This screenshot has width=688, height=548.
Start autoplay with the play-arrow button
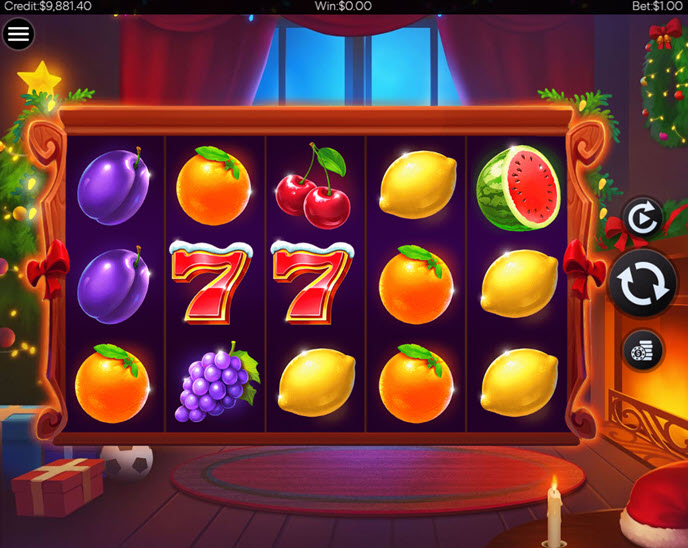point(641,217)
